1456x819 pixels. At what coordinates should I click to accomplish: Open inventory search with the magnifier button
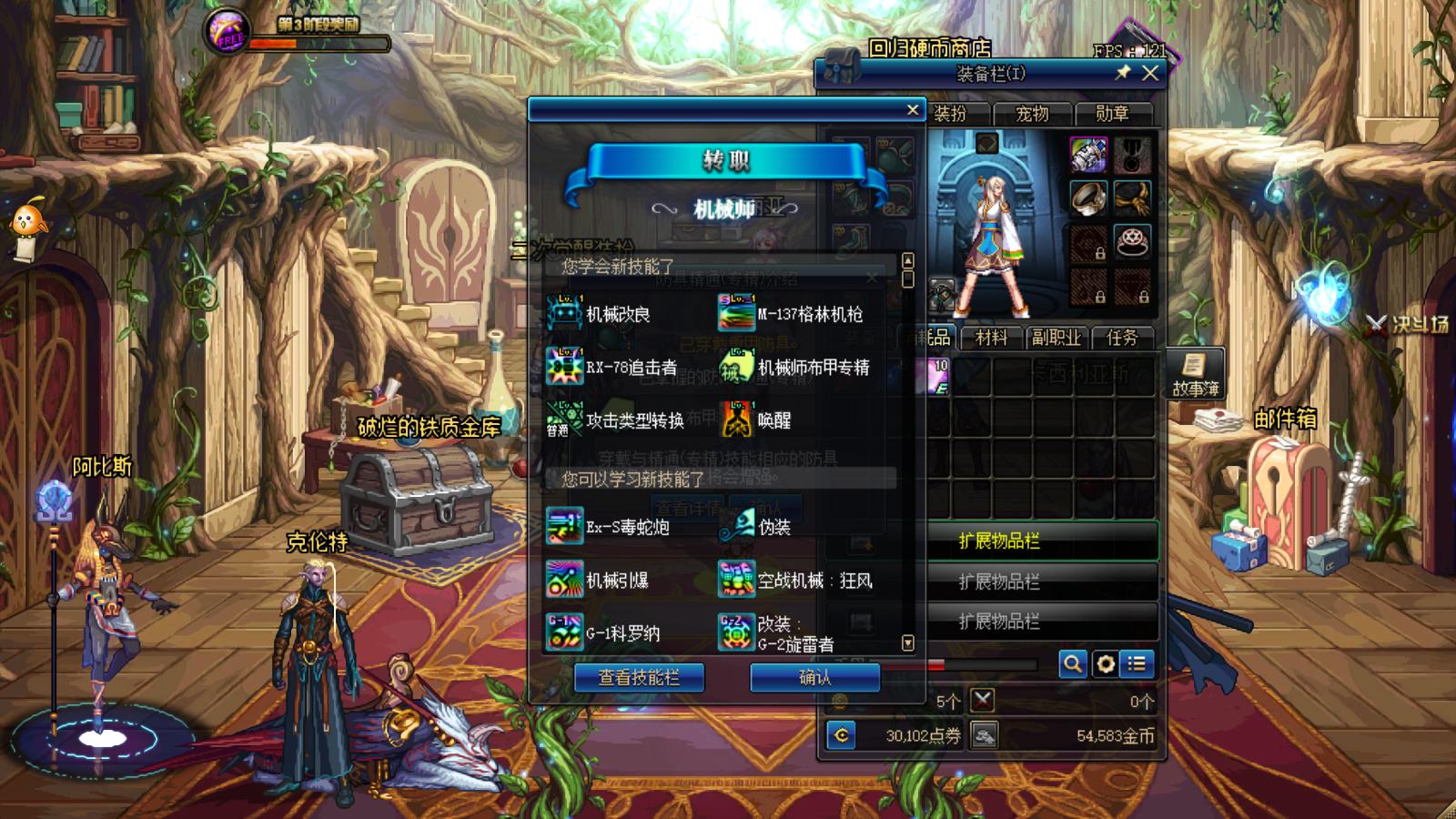(1073, 664)
